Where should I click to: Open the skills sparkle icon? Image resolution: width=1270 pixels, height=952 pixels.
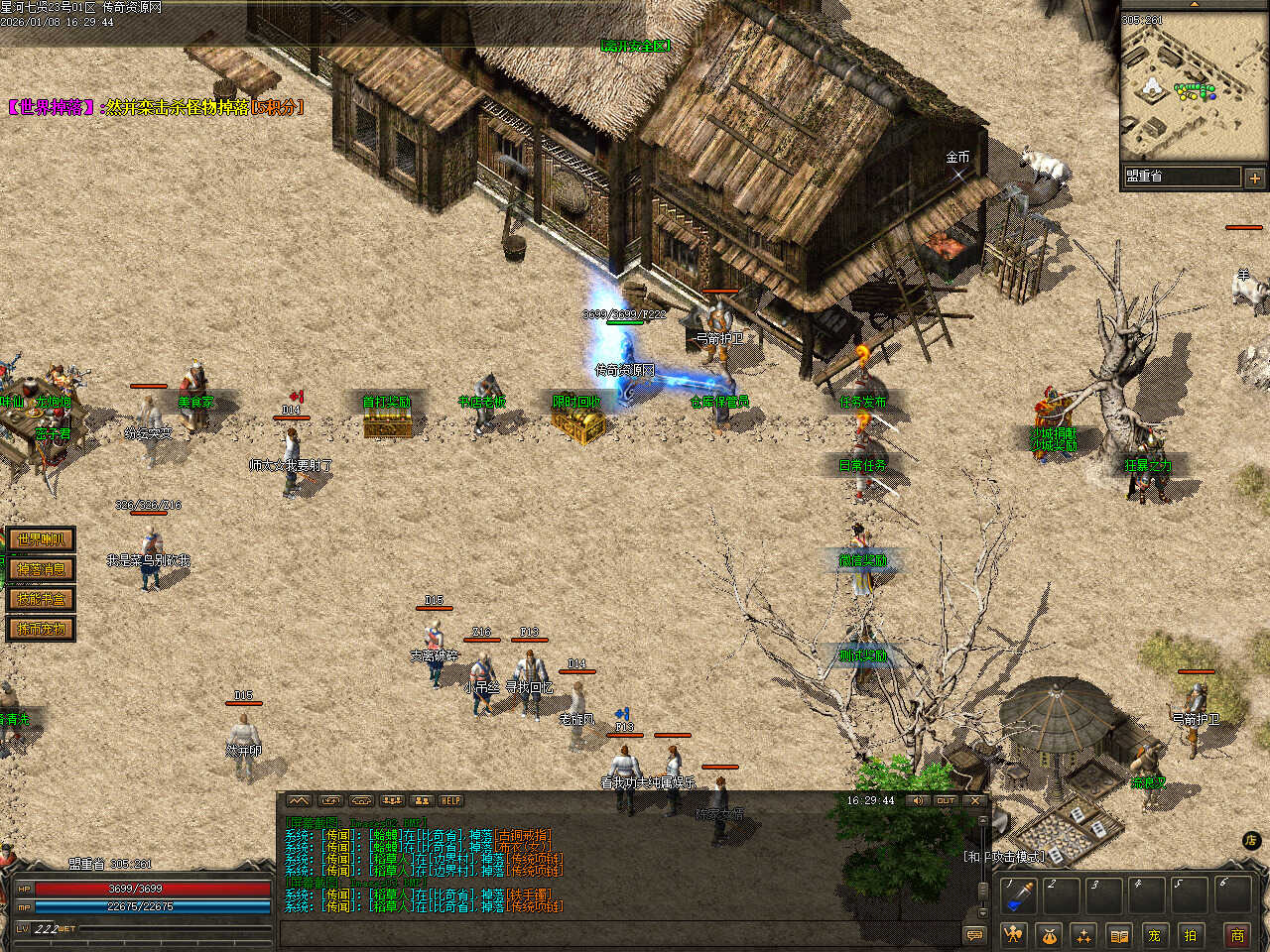(x=1083, y=935)
